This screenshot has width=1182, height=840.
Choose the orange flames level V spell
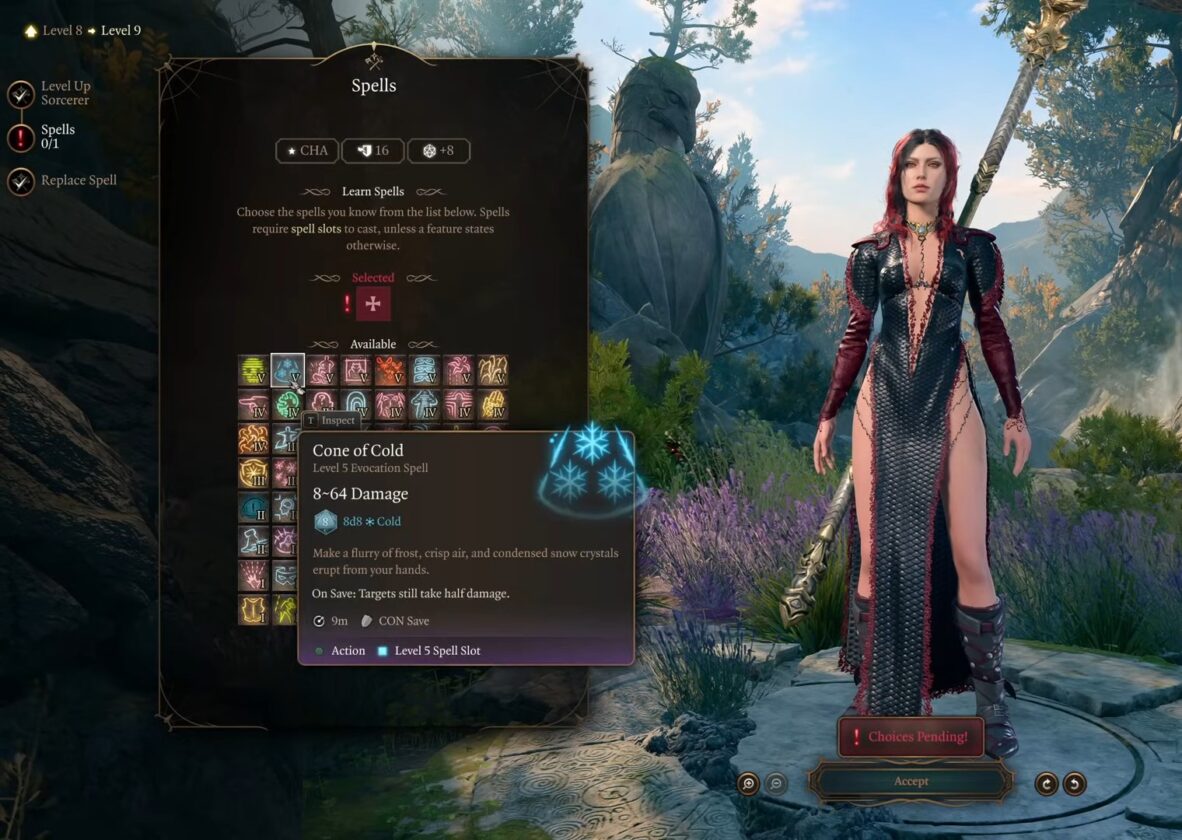(390, 370)
